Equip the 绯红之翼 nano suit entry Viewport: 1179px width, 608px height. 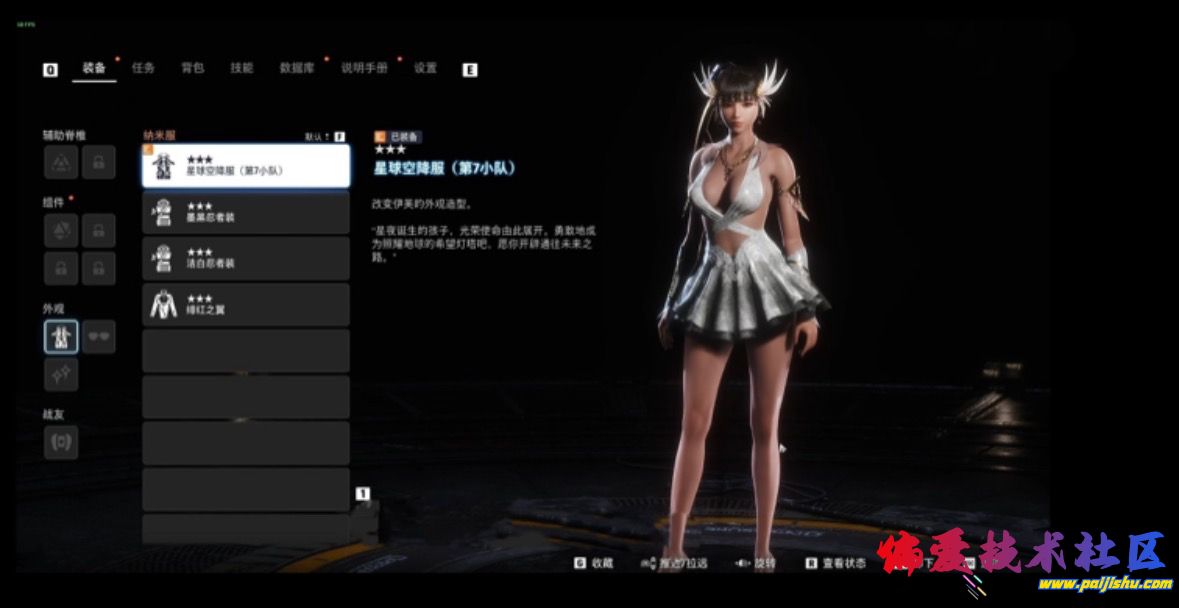[x=246, y=304]
